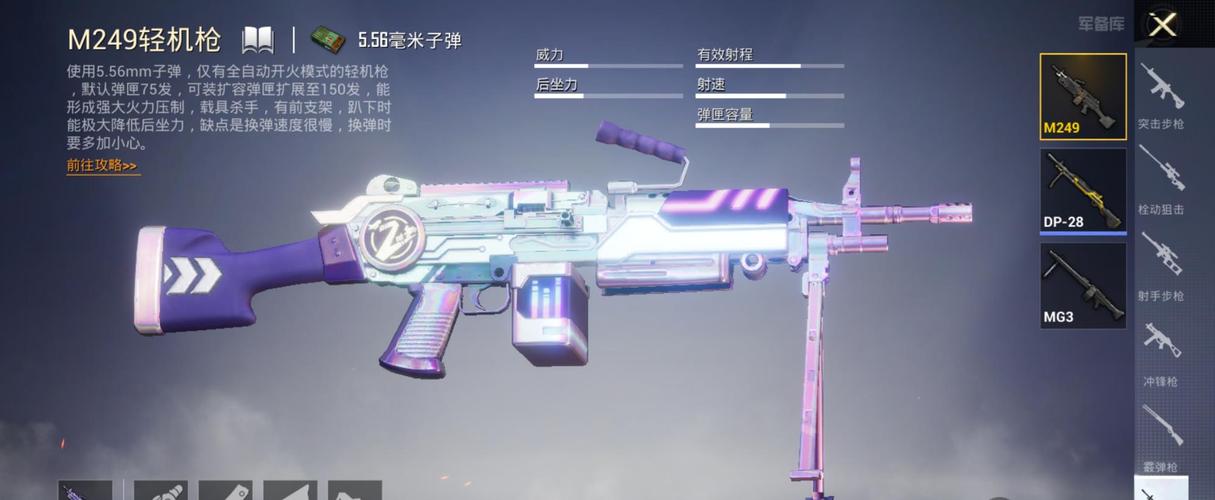Close the armory screen with the X
The width and height of the screenshot is (1215, 500).
click(1162, 25)
